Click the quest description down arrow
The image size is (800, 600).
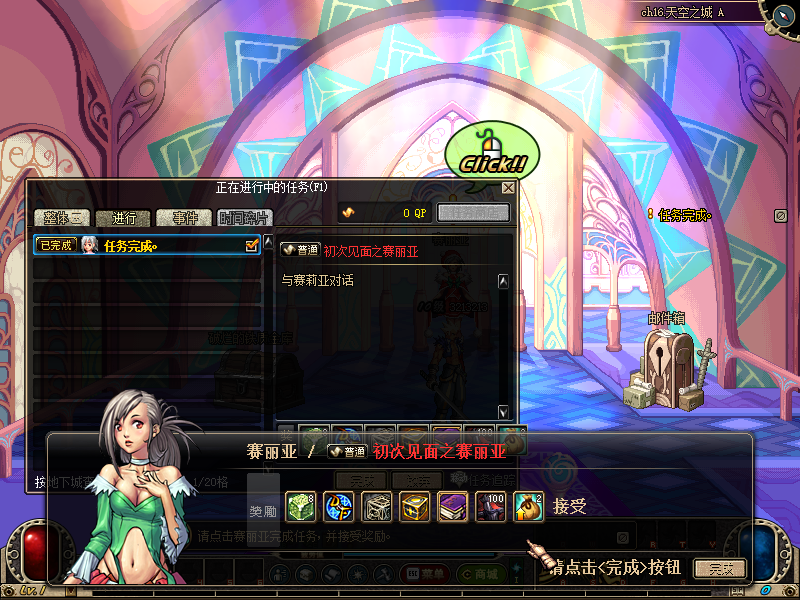503,411
